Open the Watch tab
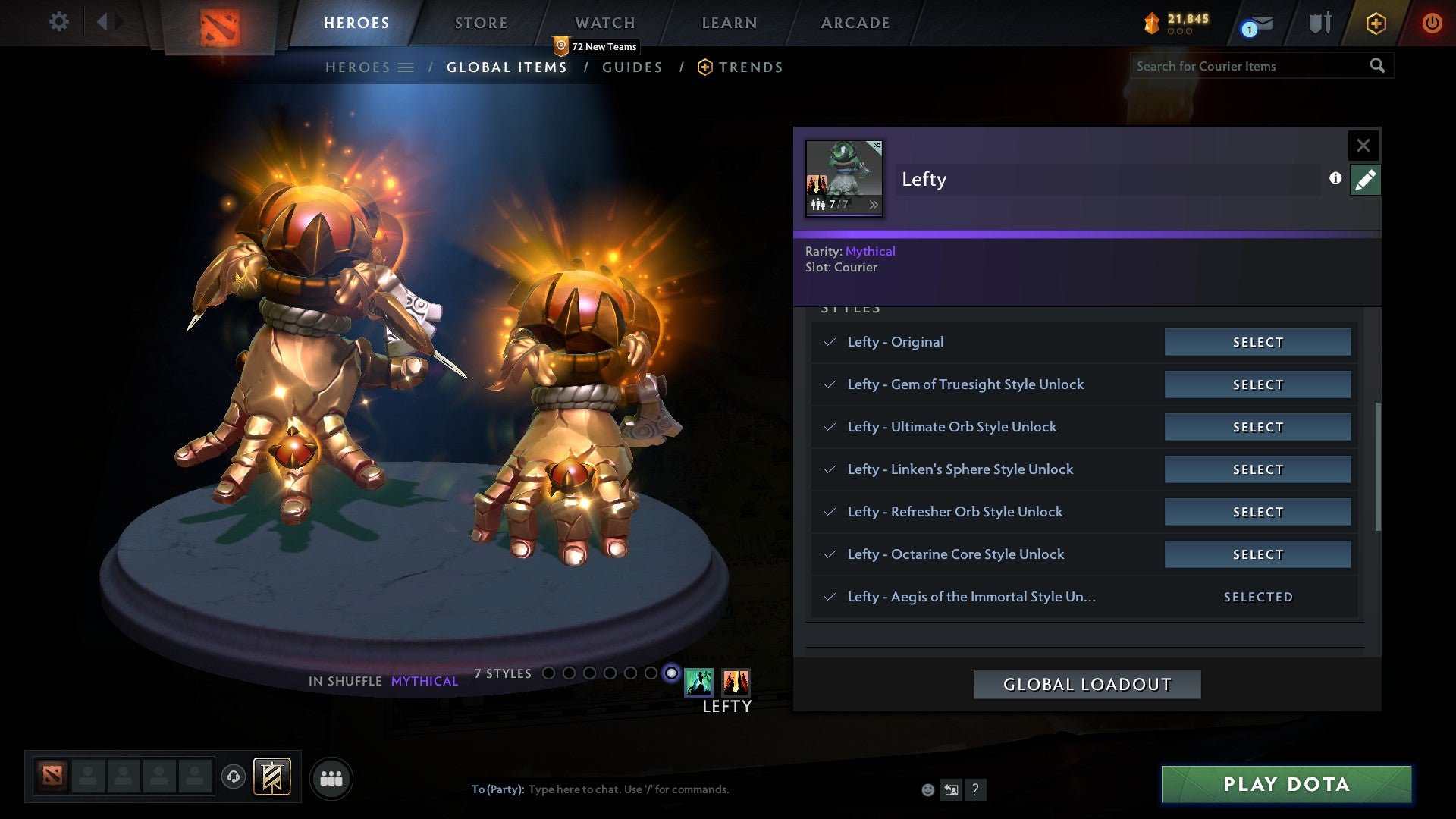The image size is (1456, 819). coord(604,23)
